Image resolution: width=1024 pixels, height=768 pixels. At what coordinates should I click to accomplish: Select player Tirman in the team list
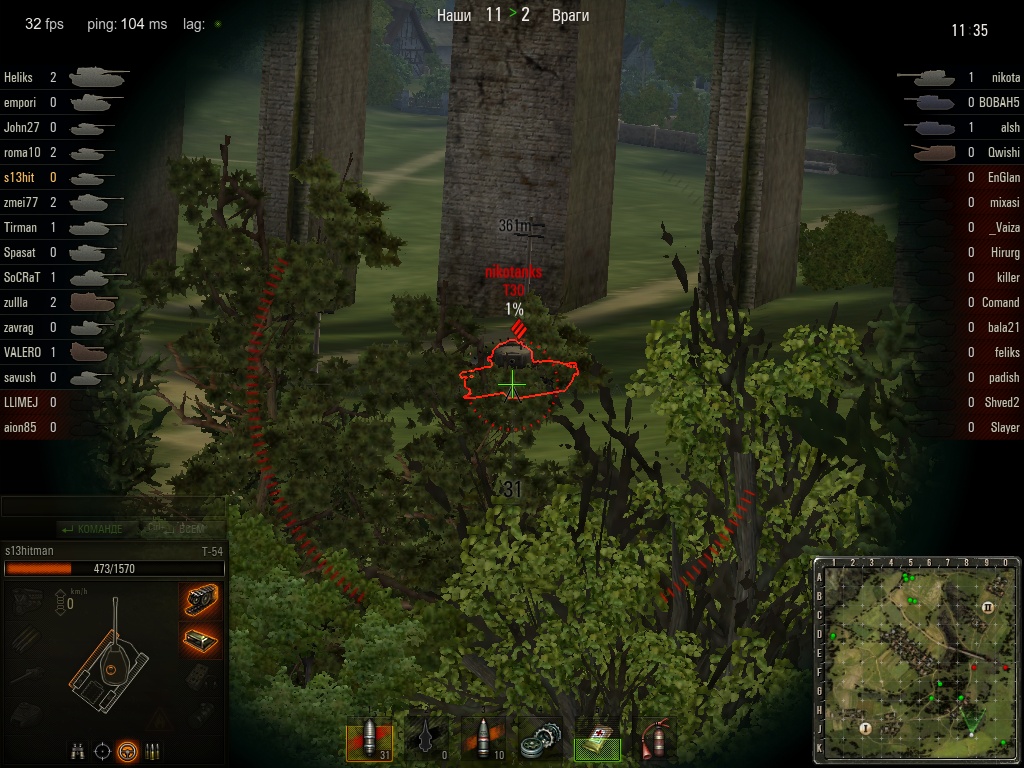20,227
